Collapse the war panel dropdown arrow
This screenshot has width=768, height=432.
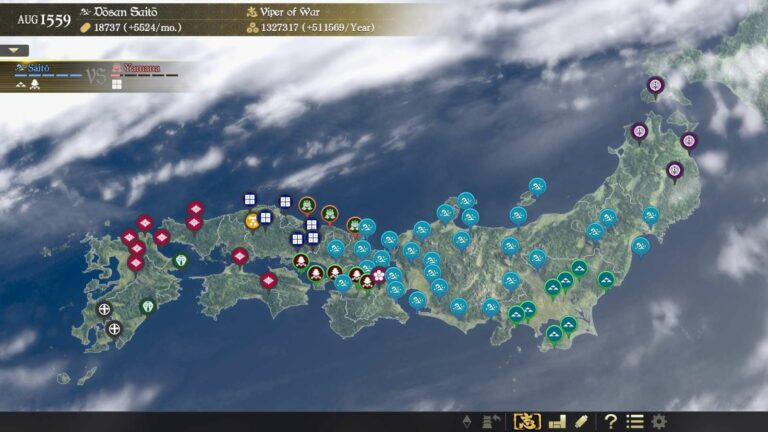14,50
